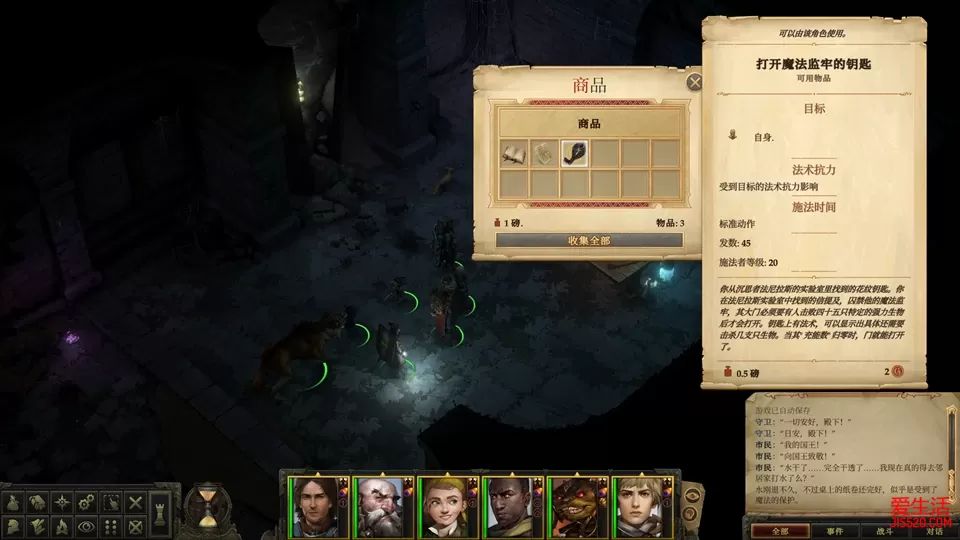This screenshot has height=540, width=960.
Task: Close the 商品 loot window
Action: pyautogui.click(x=695, y=83)
